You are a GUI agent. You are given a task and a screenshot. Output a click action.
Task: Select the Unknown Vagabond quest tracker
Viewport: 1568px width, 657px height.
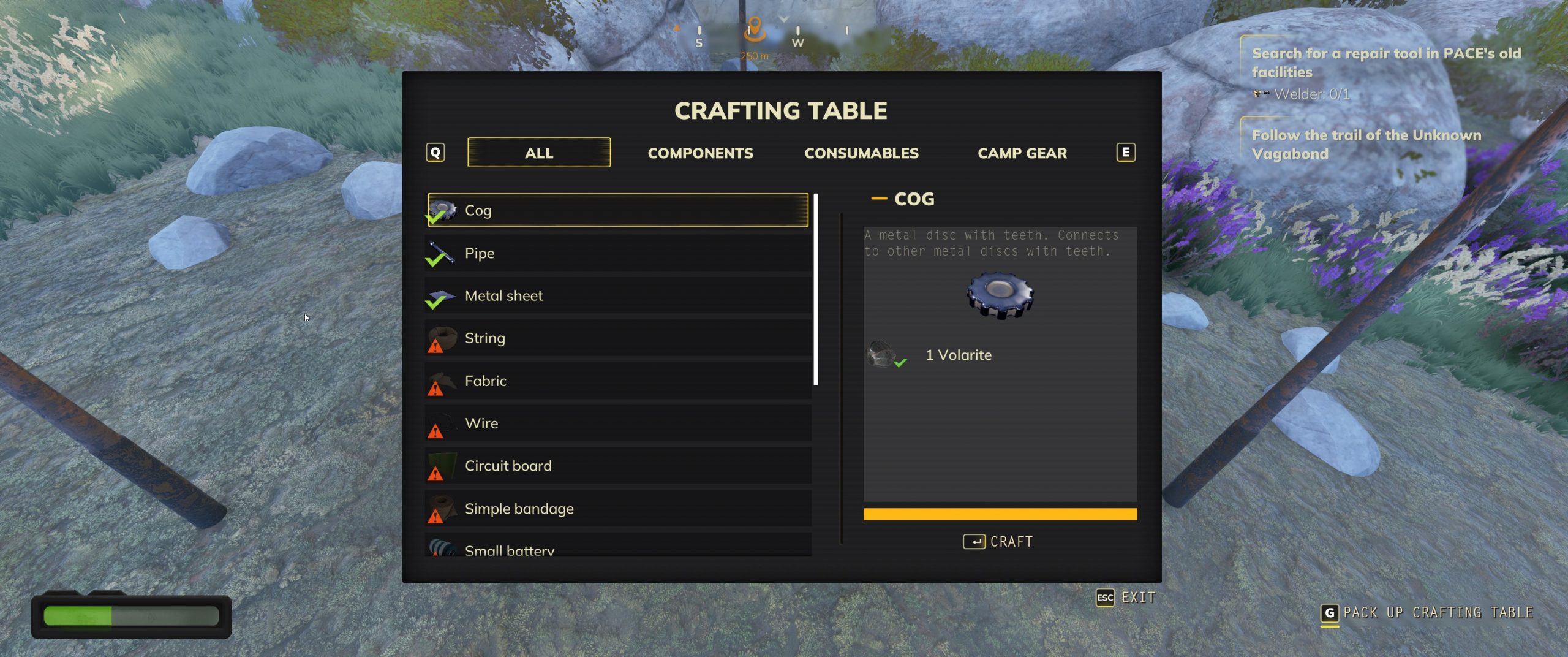point(1366,144)
